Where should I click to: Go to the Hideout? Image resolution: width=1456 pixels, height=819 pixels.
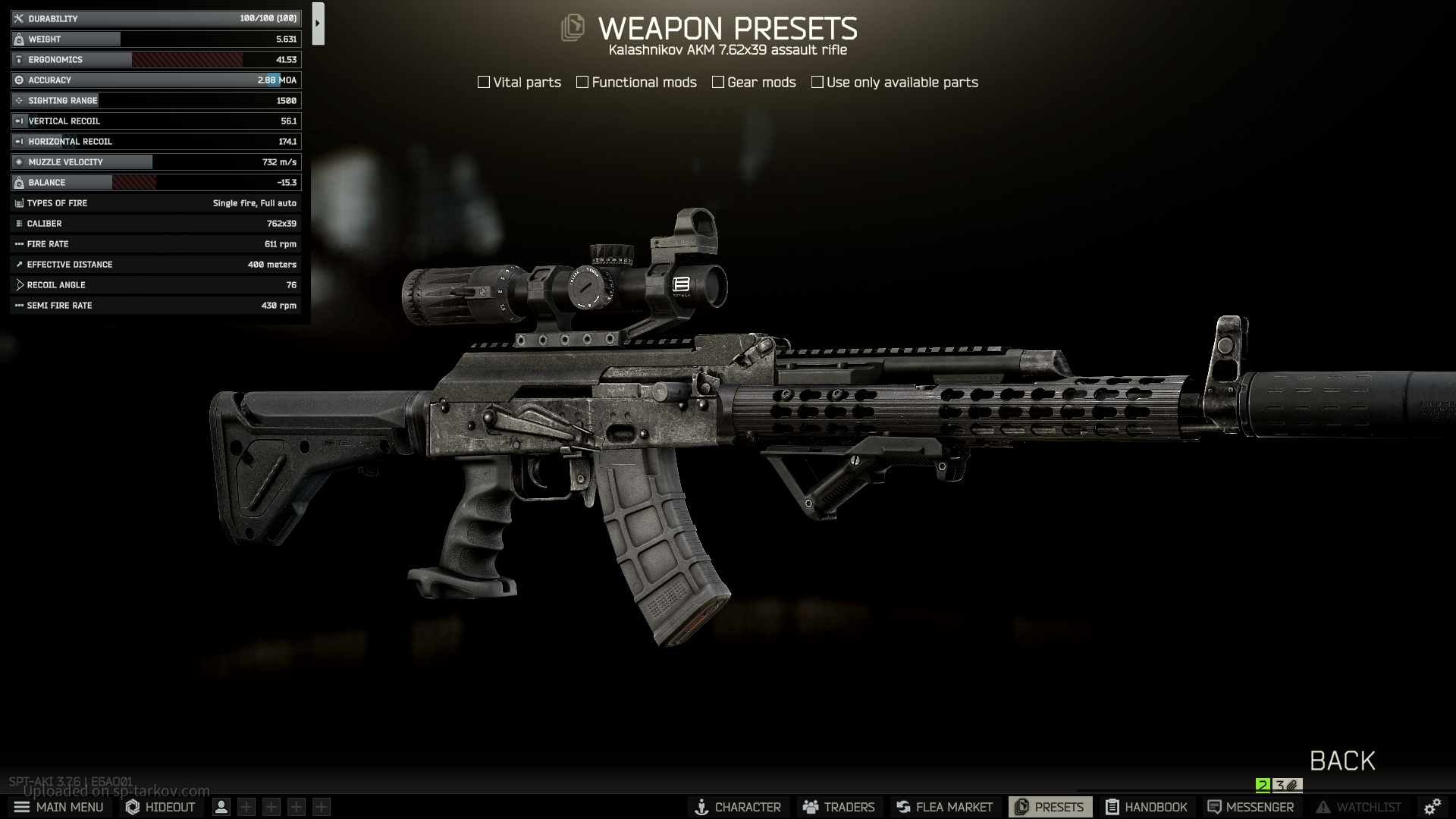[x=161, y=807]
